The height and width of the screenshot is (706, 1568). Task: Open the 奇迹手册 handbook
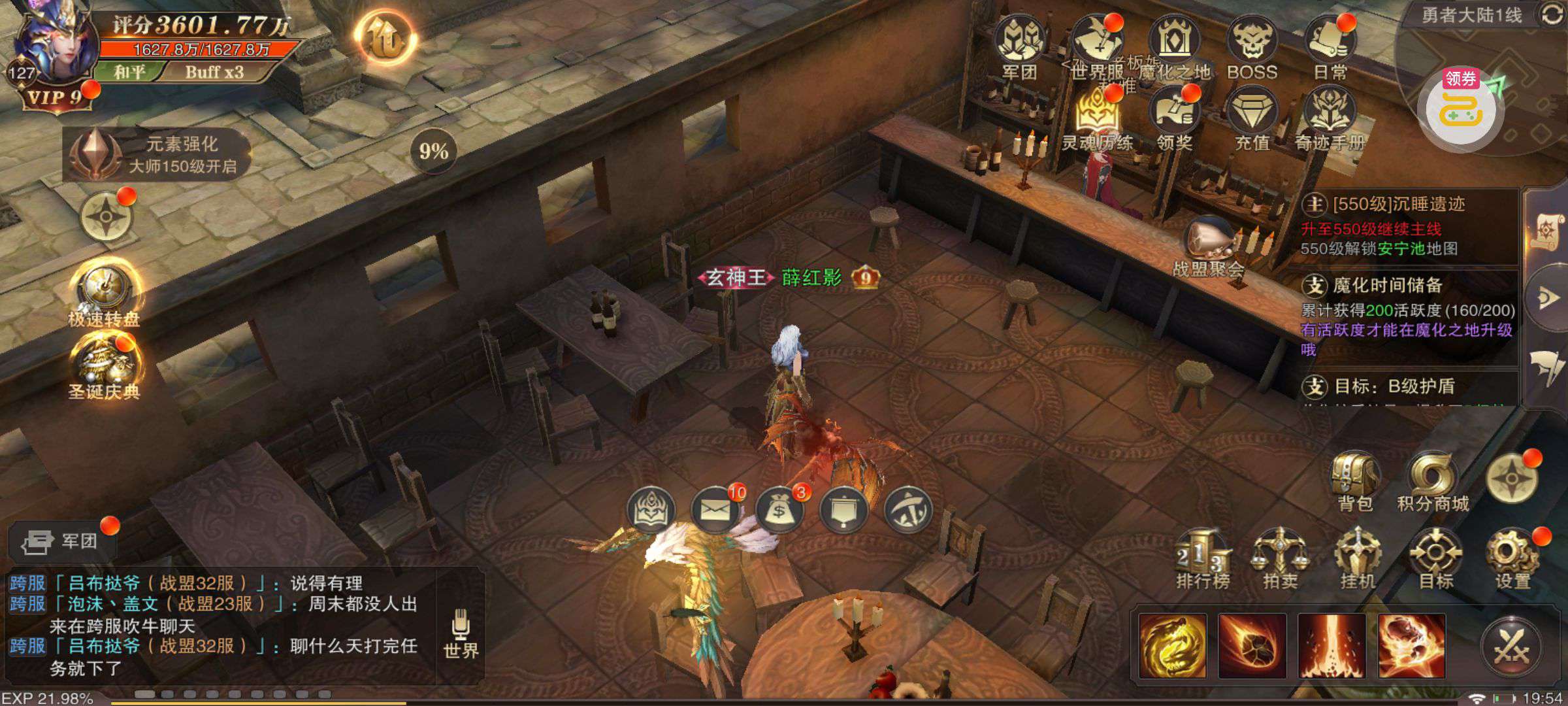click(x=1330, y=118)
